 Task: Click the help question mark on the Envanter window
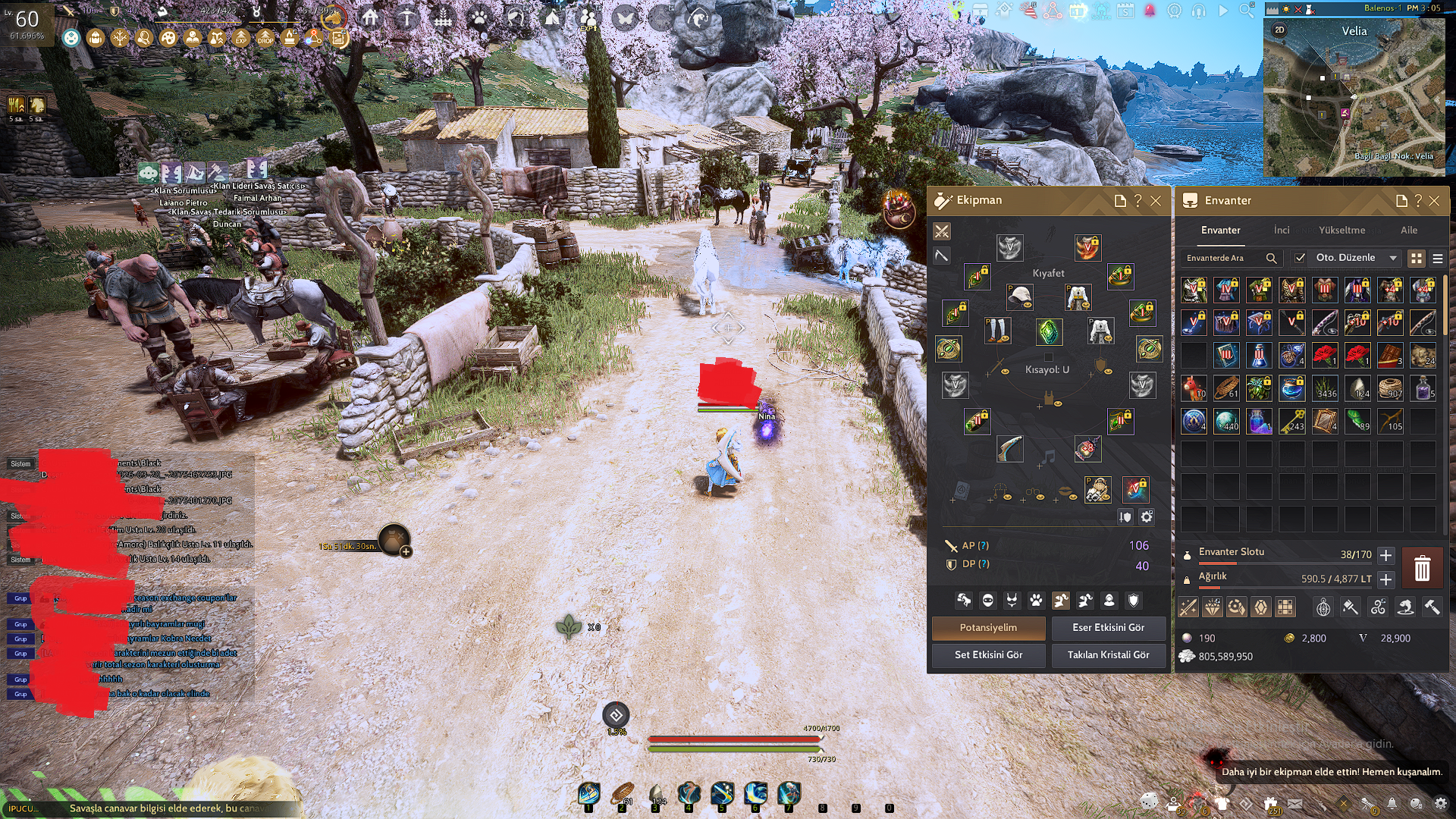pyautogui.click(x=1417, y=201)
